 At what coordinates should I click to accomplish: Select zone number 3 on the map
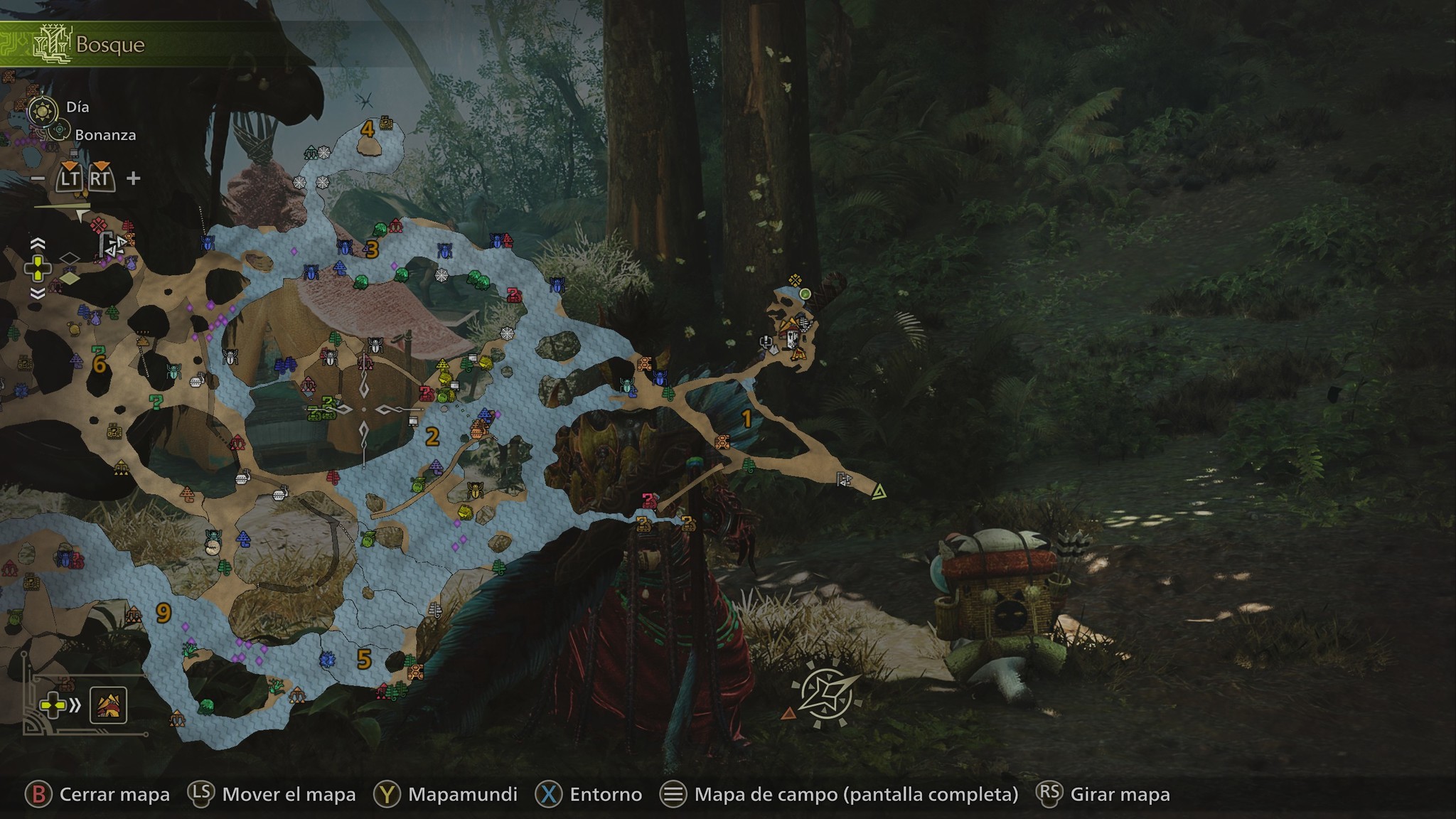pyautogui.click(x=372, y=250)
